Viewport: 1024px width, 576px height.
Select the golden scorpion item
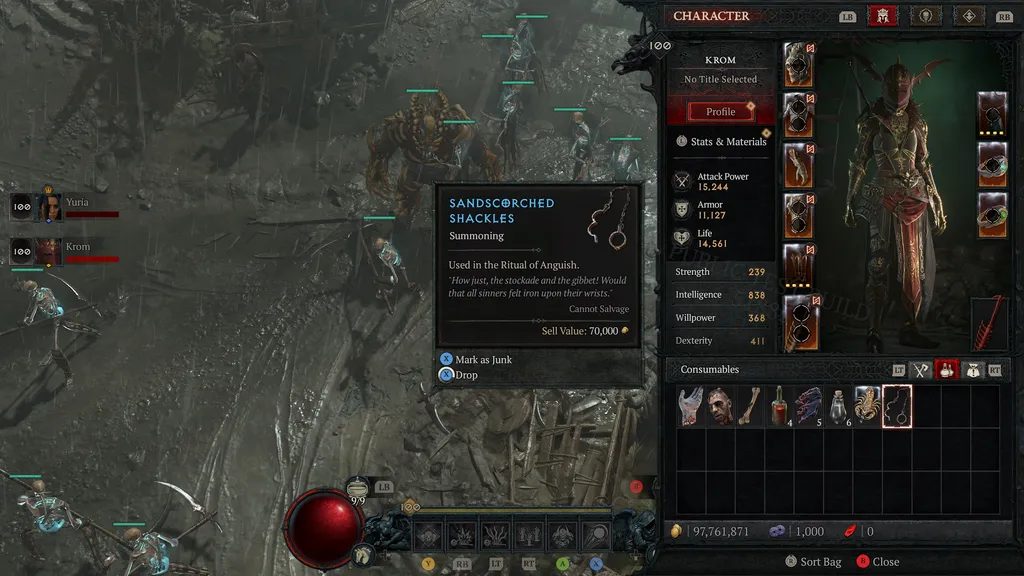[867, 407]
